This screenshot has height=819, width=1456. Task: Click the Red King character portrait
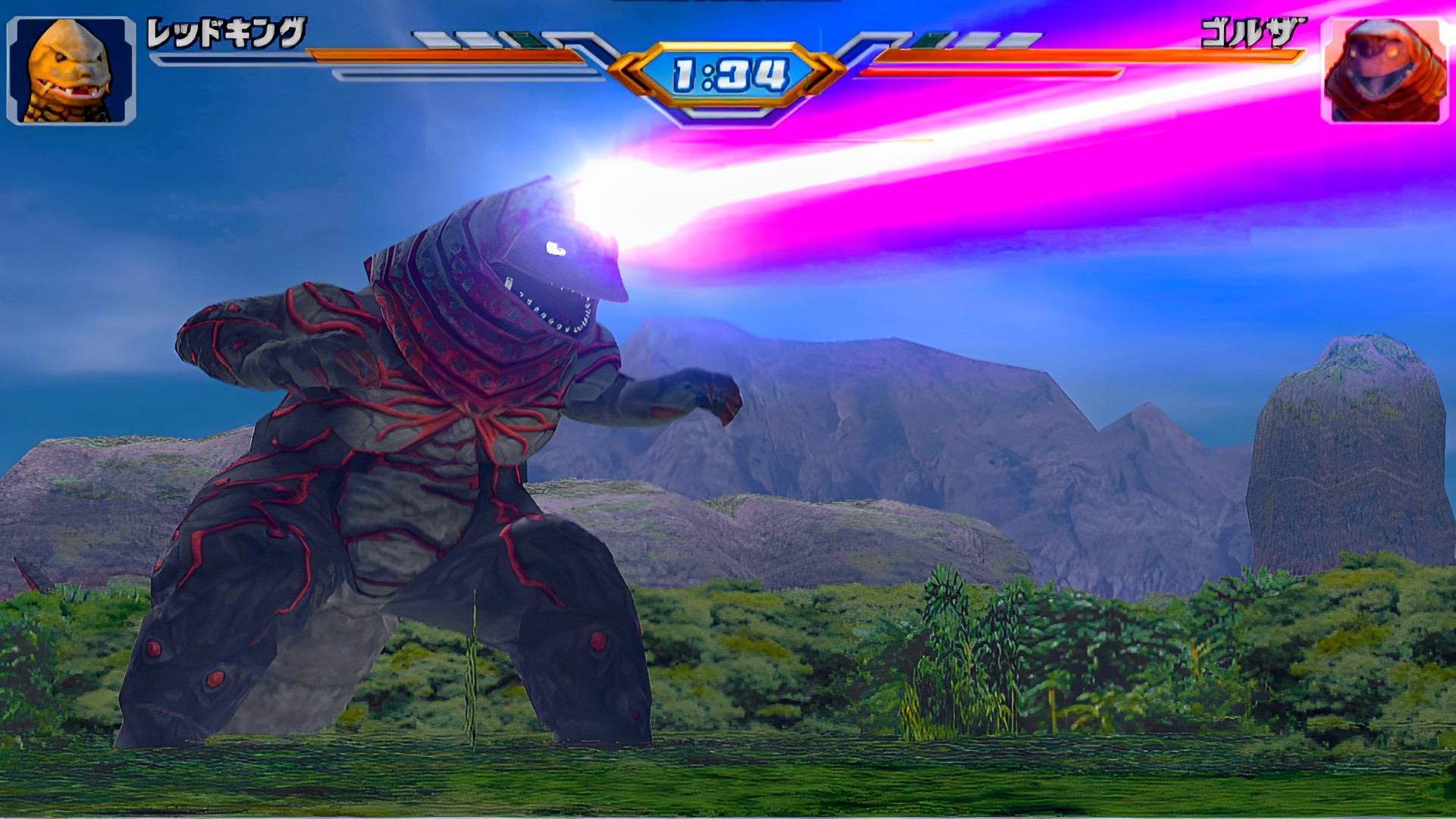point(71,71)
